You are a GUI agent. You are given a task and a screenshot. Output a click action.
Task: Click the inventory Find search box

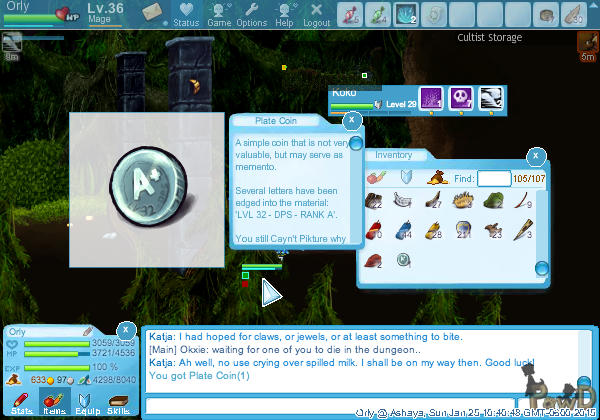(x=494, y=178)
